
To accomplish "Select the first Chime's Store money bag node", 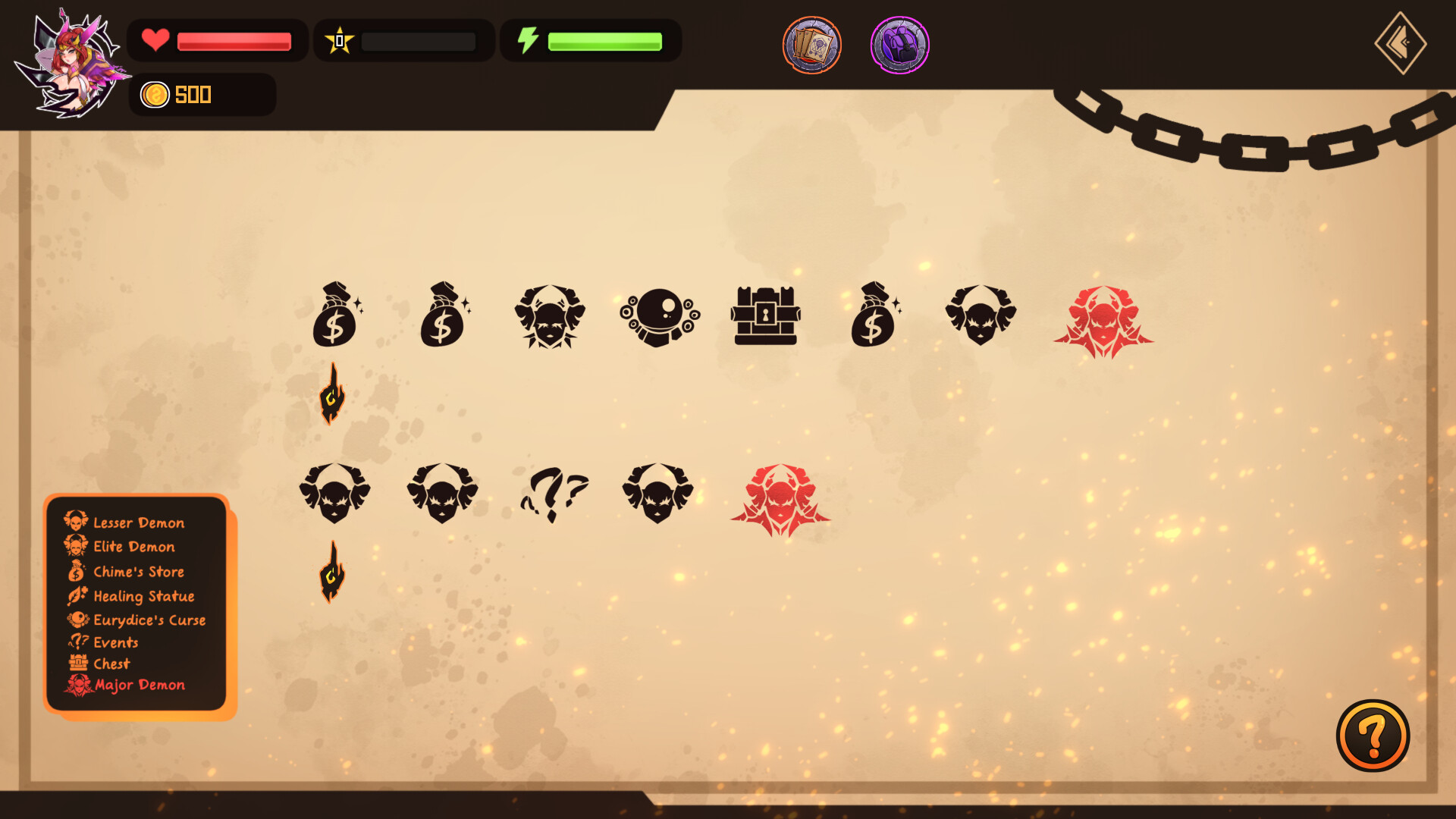I will [336, 315].
